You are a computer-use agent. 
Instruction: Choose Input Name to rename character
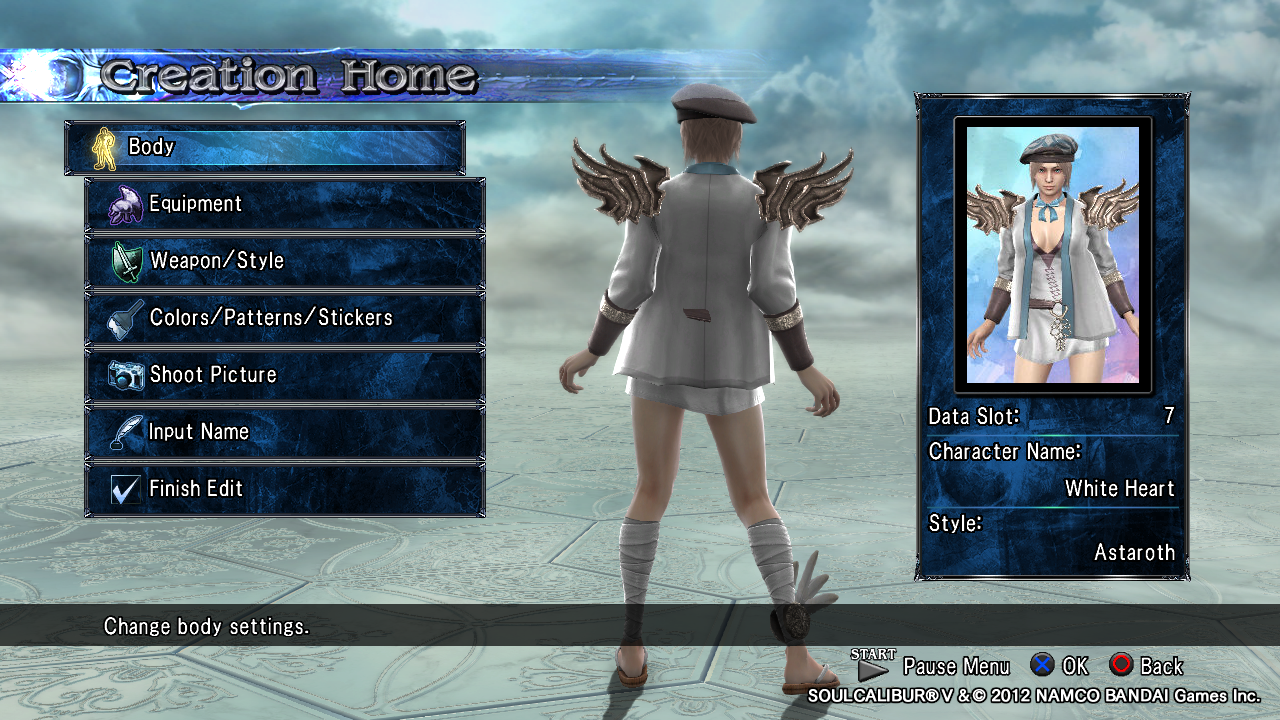tap(285, 432)
